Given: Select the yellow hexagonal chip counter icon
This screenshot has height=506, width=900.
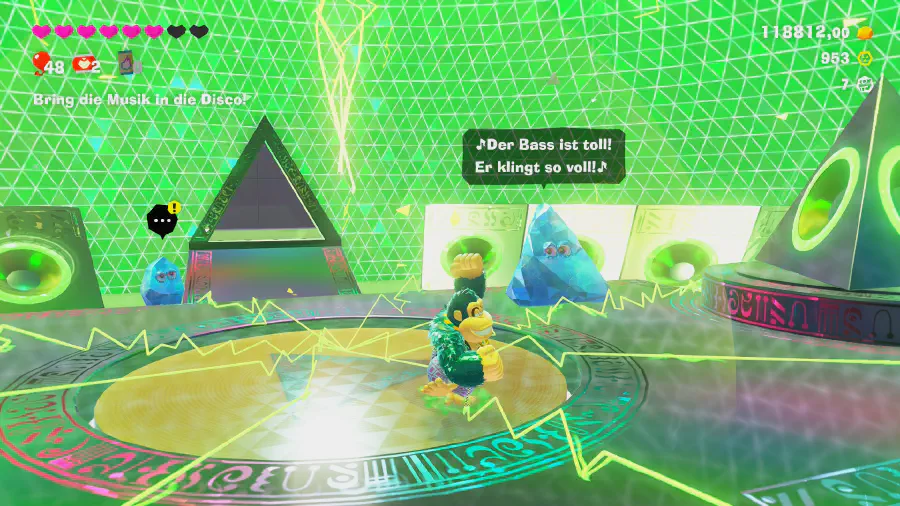Looking at the screenshot, I should pyautogui.click(x=865, y=59).
